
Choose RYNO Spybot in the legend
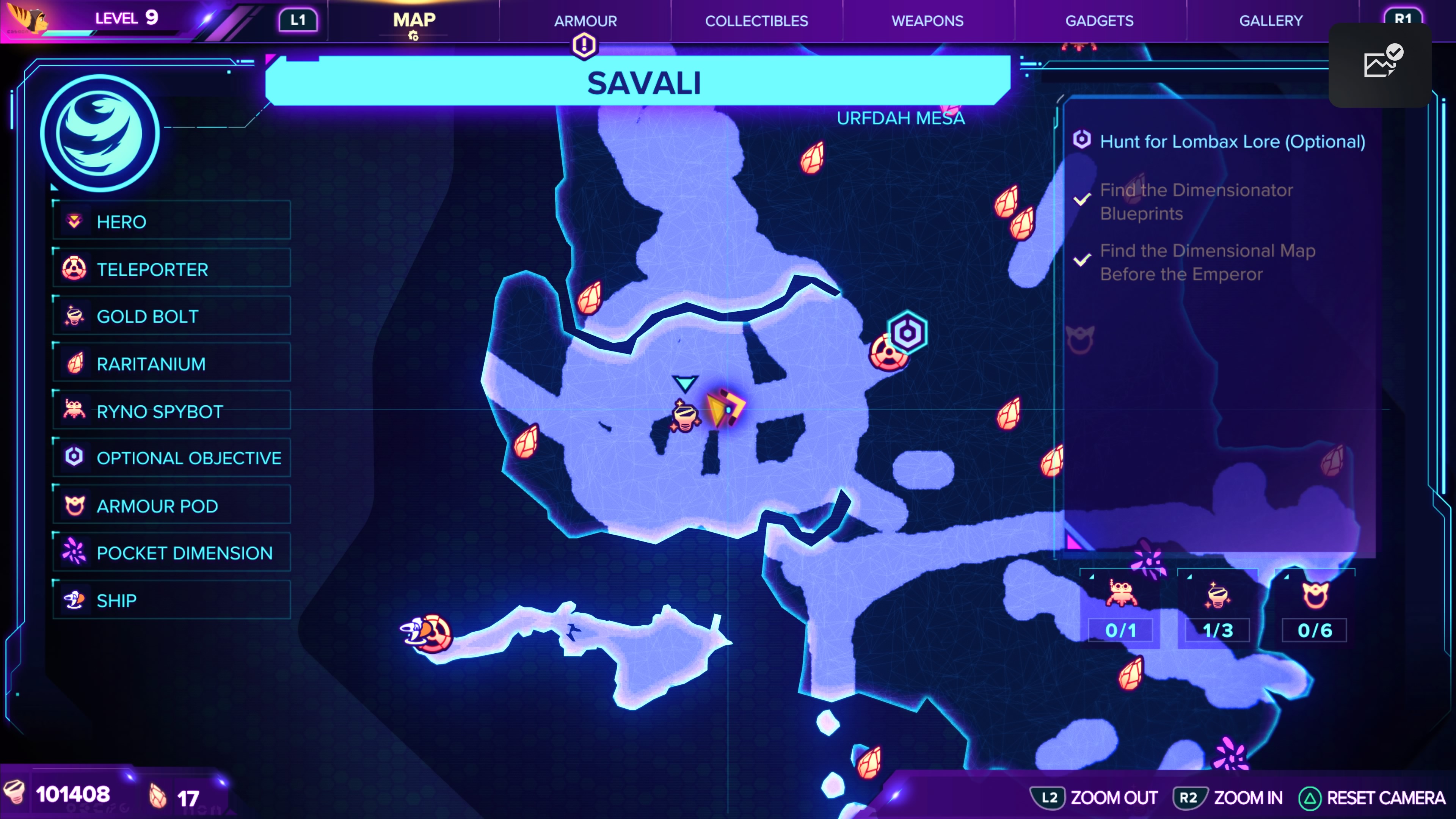pyautogui.click(x=171, y=411)
